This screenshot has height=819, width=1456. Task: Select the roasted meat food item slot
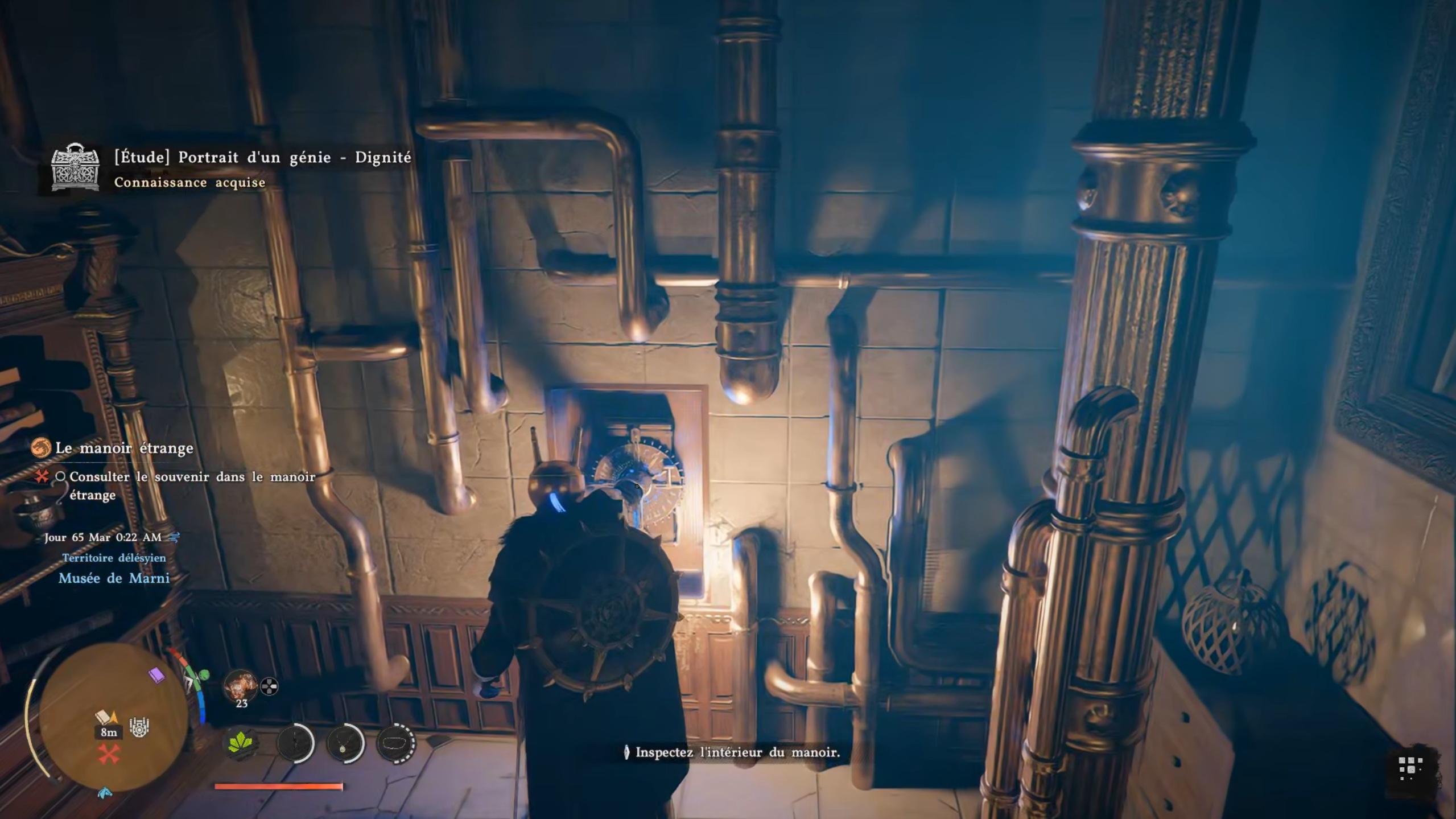[x=240, y=686]
